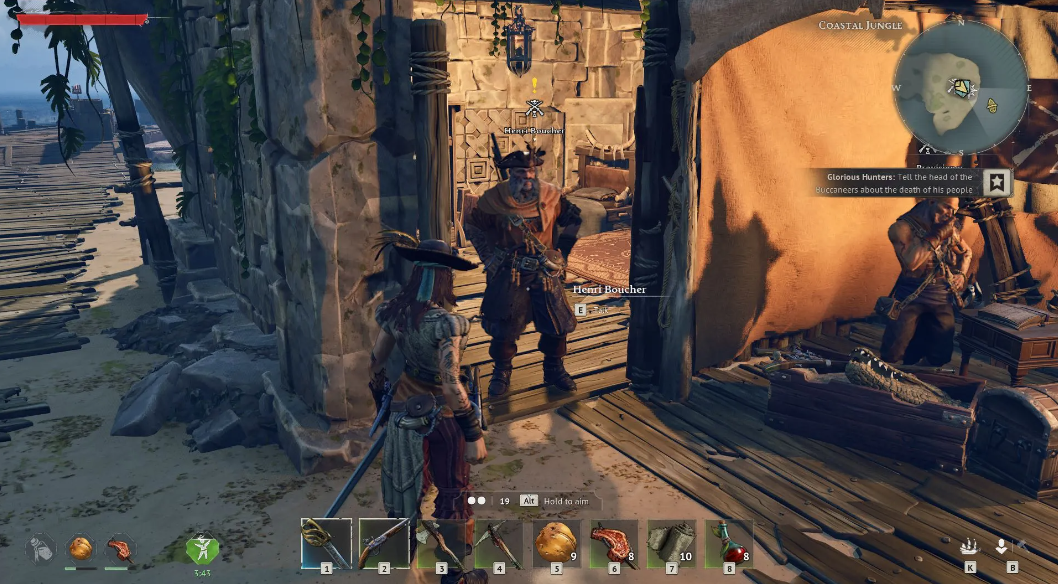Select the cutlass sword in slot 1
This screenshot has height=584, width=1058.
pyautogui.click(x=326, y=543)
